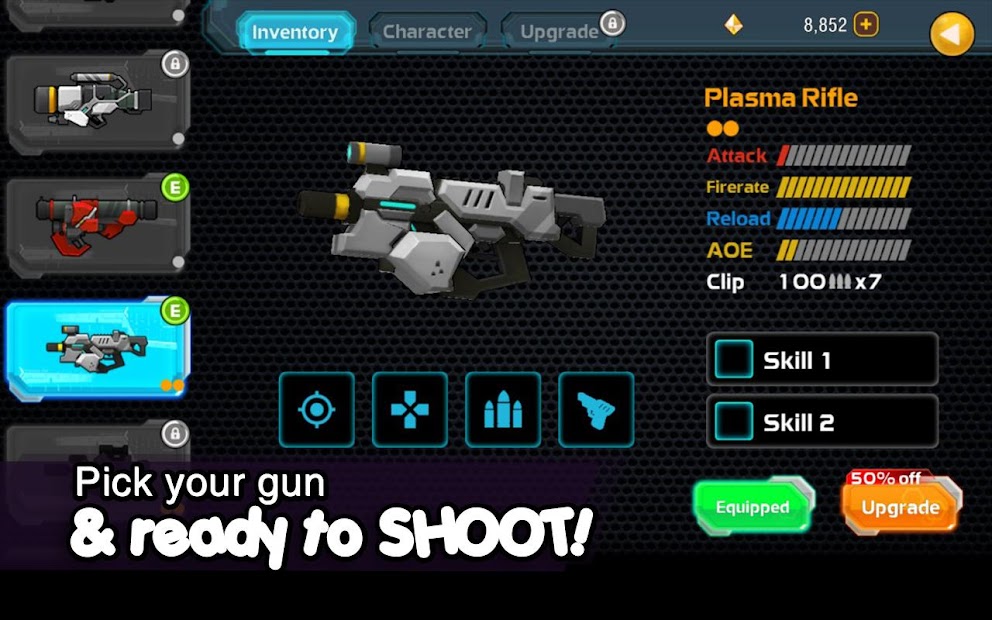Click the green Equipped button
This screenshot has width=992, height=620.
(x=753, y=507)
